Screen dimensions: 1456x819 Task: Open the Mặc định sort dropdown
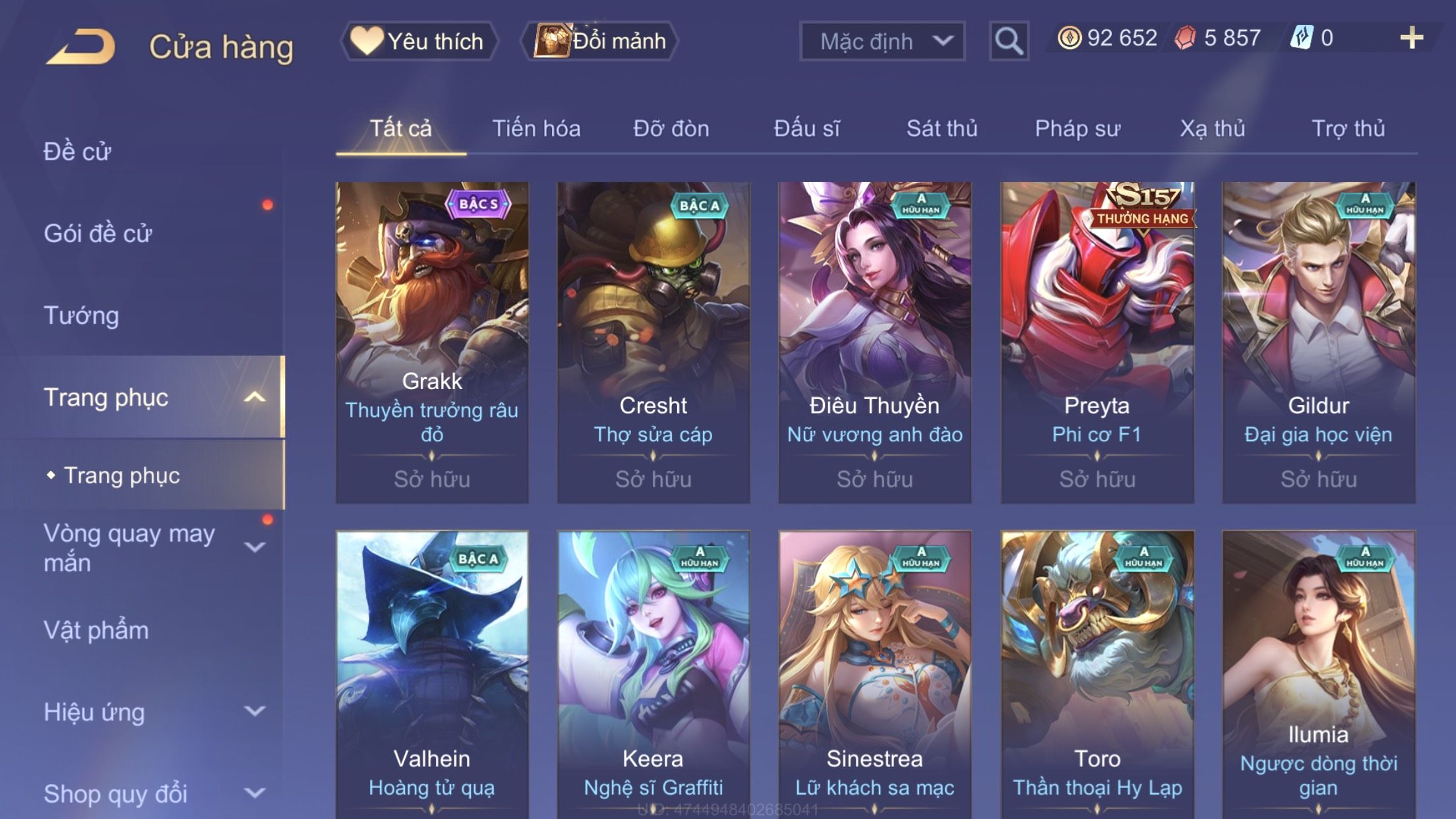[x=882, y=41]
